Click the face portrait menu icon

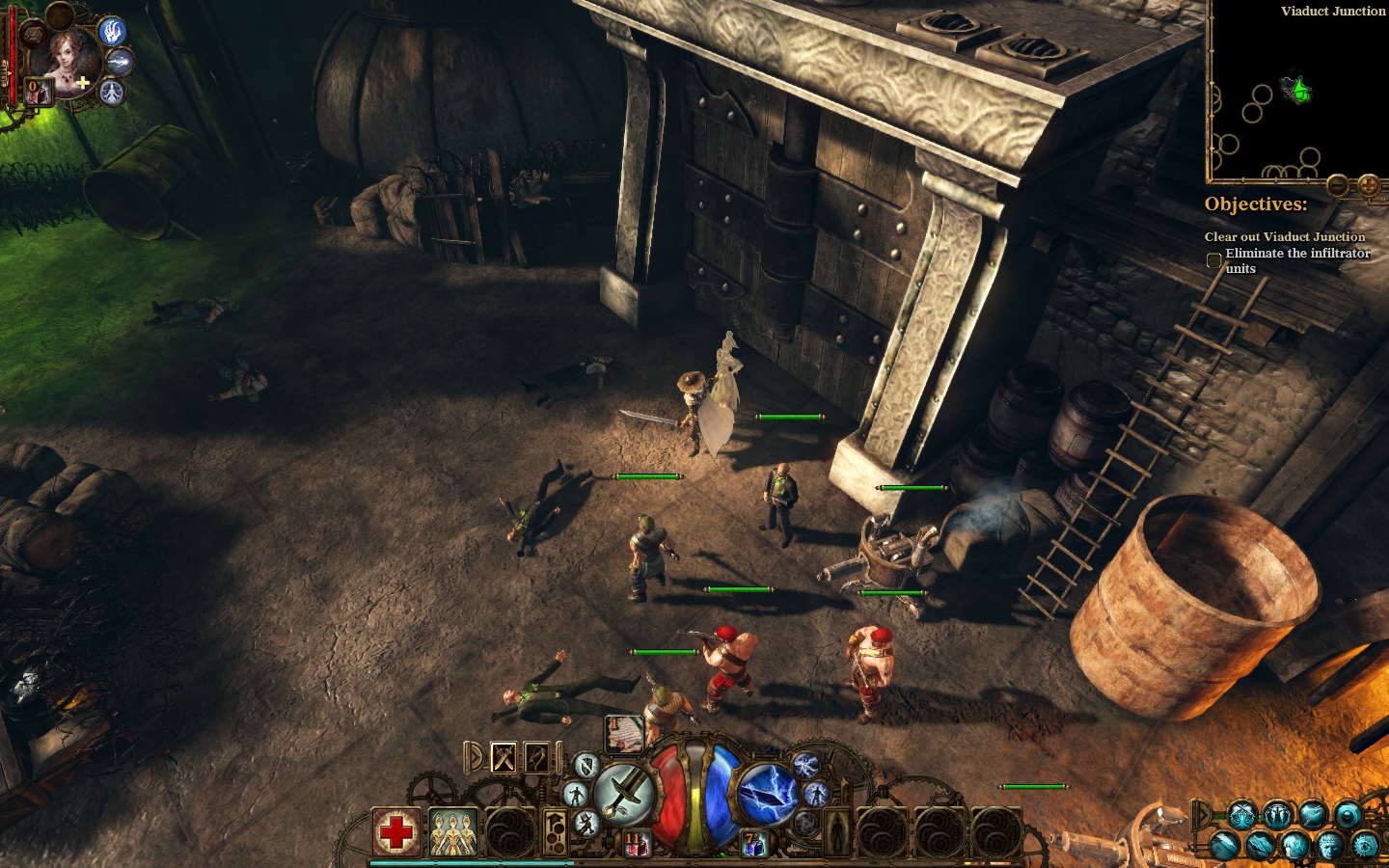coord(1329,846)
